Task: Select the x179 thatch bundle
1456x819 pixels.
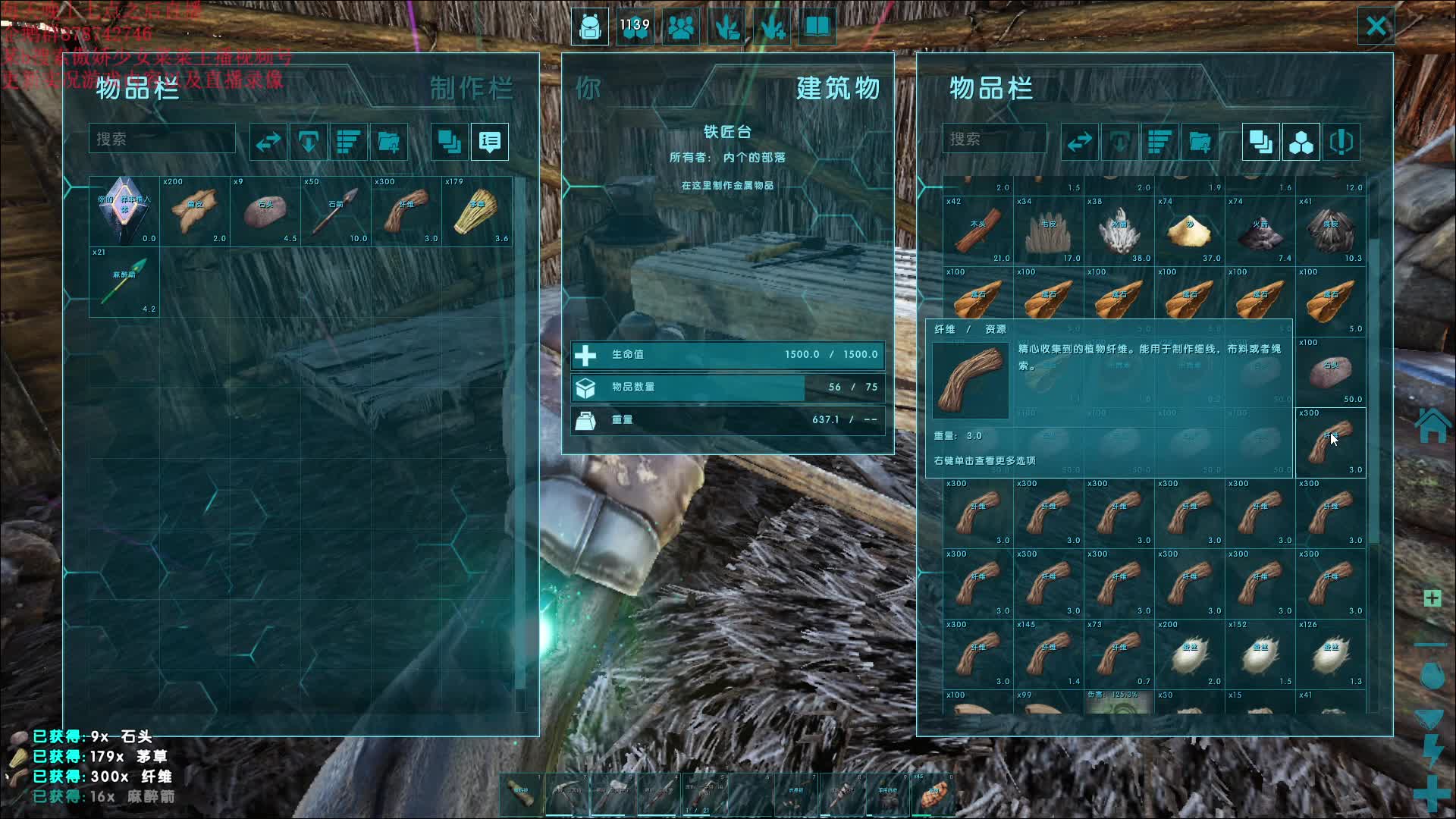Action: point(477,212)
